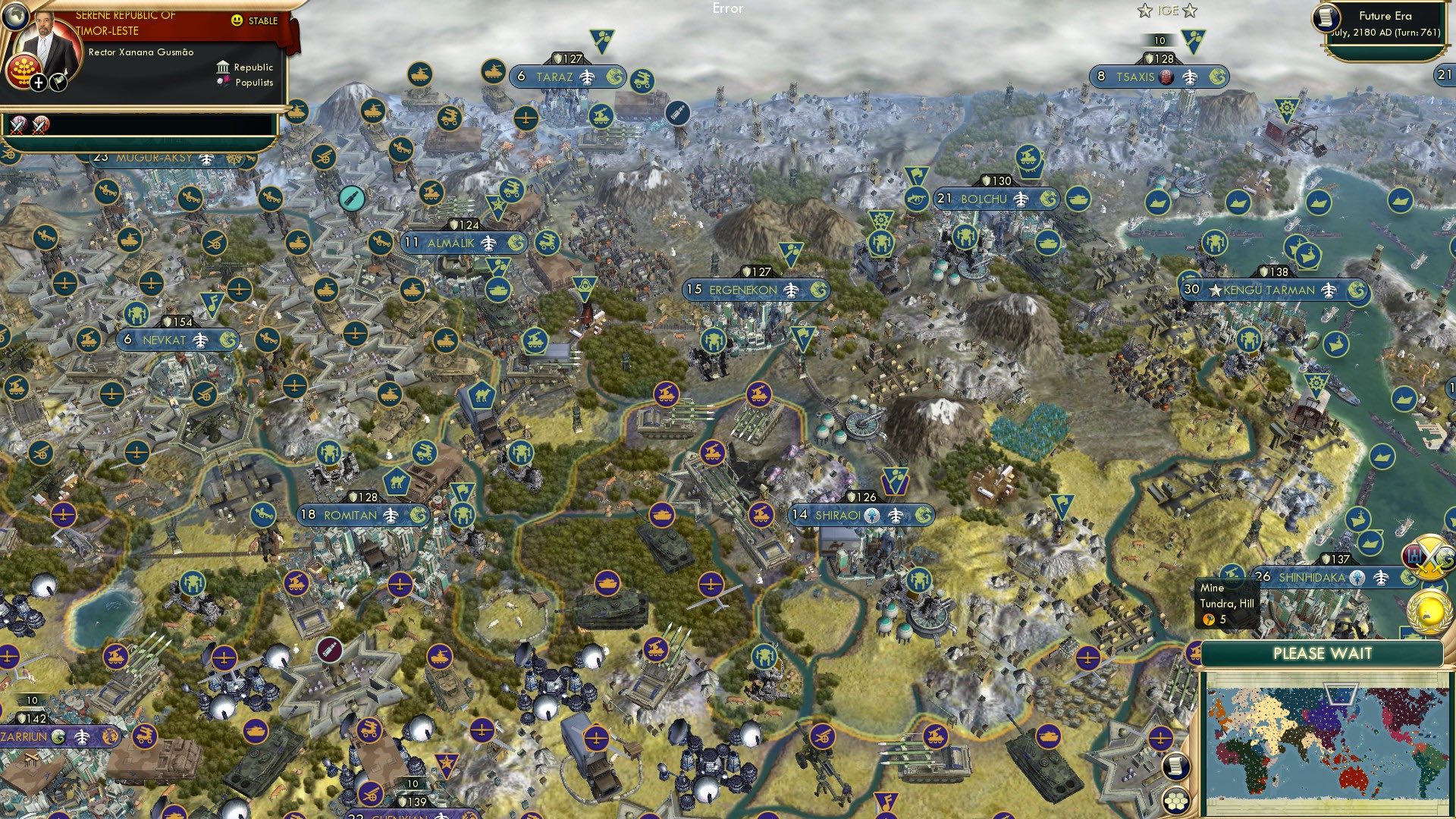This screenshot has width=1456, height=819.
Task: Click the plus icon beneath the leader portrait
Action: coord(38,83)
